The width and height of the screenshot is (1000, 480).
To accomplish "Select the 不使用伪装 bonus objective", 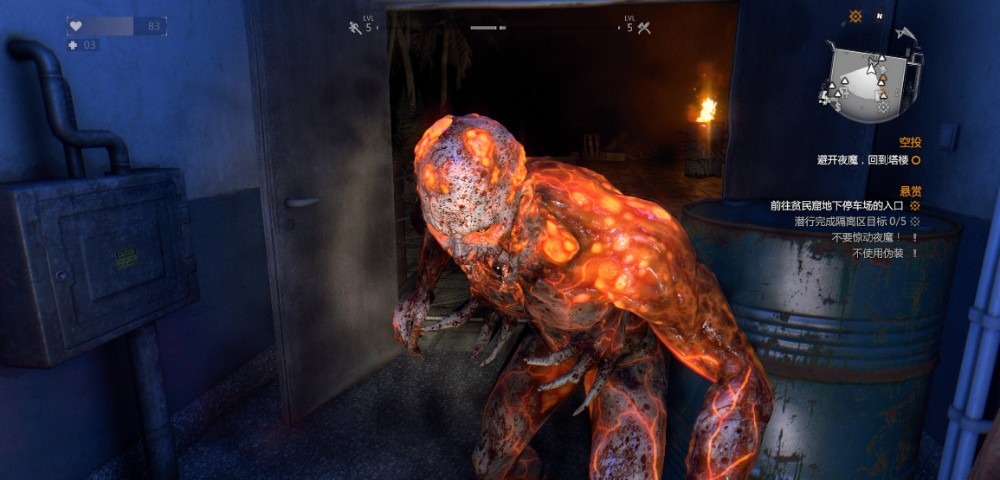I will coord(877,254).
